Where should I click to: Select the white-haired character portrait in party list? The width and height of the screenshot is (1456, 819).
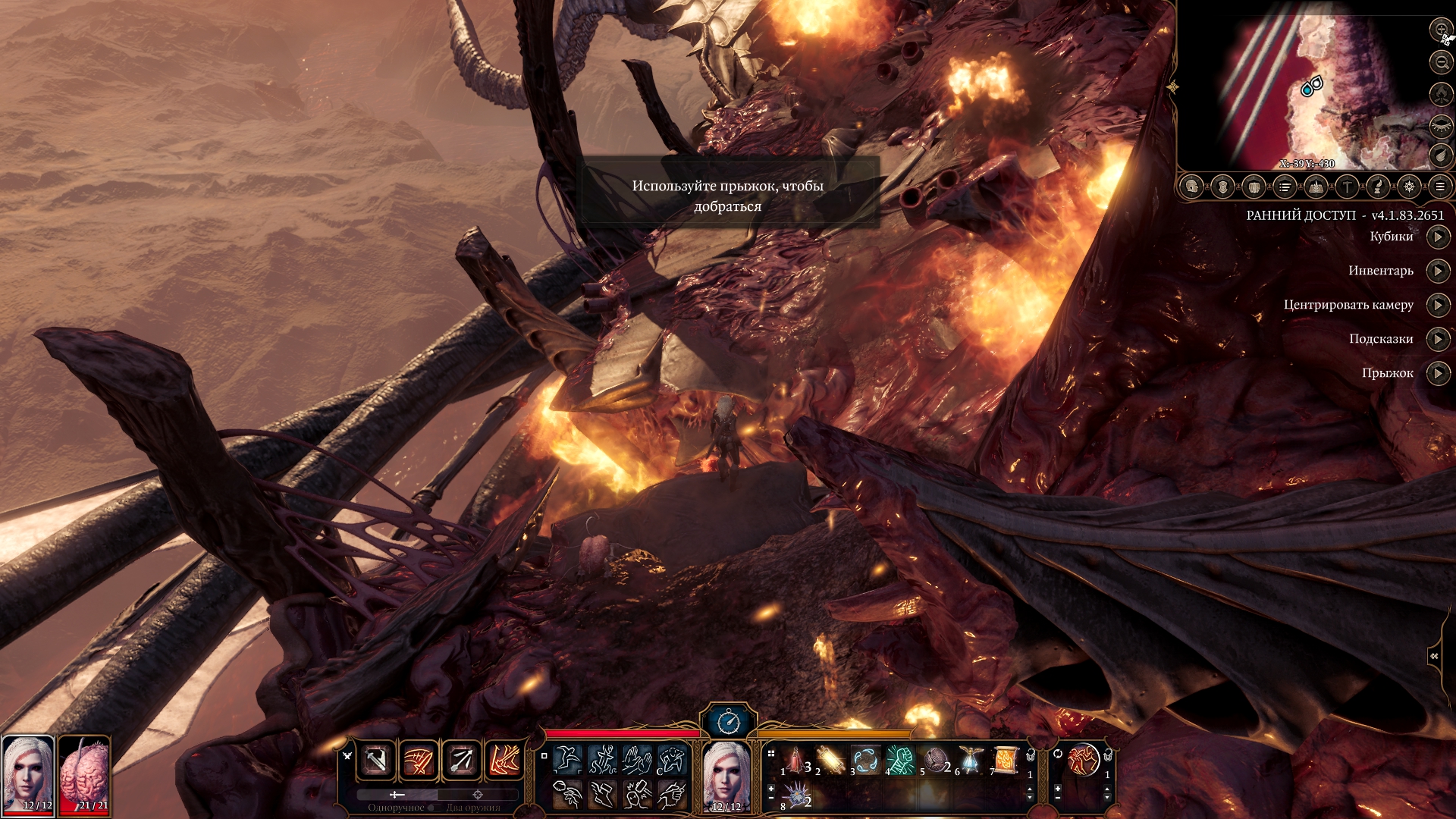(x=28, y=774)
